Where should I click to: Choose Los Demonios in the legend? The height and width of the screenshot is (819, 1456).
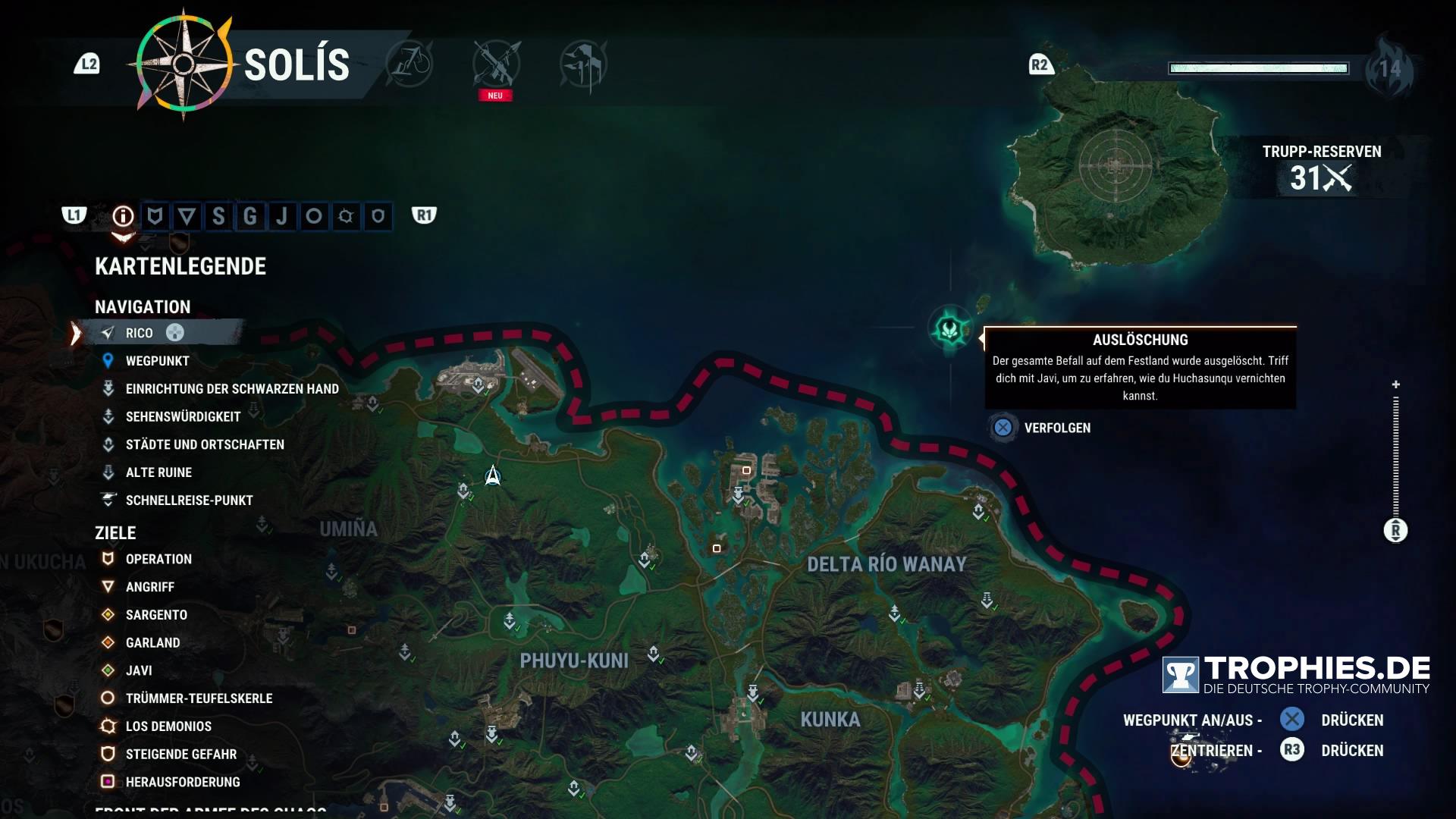[168, 726]
